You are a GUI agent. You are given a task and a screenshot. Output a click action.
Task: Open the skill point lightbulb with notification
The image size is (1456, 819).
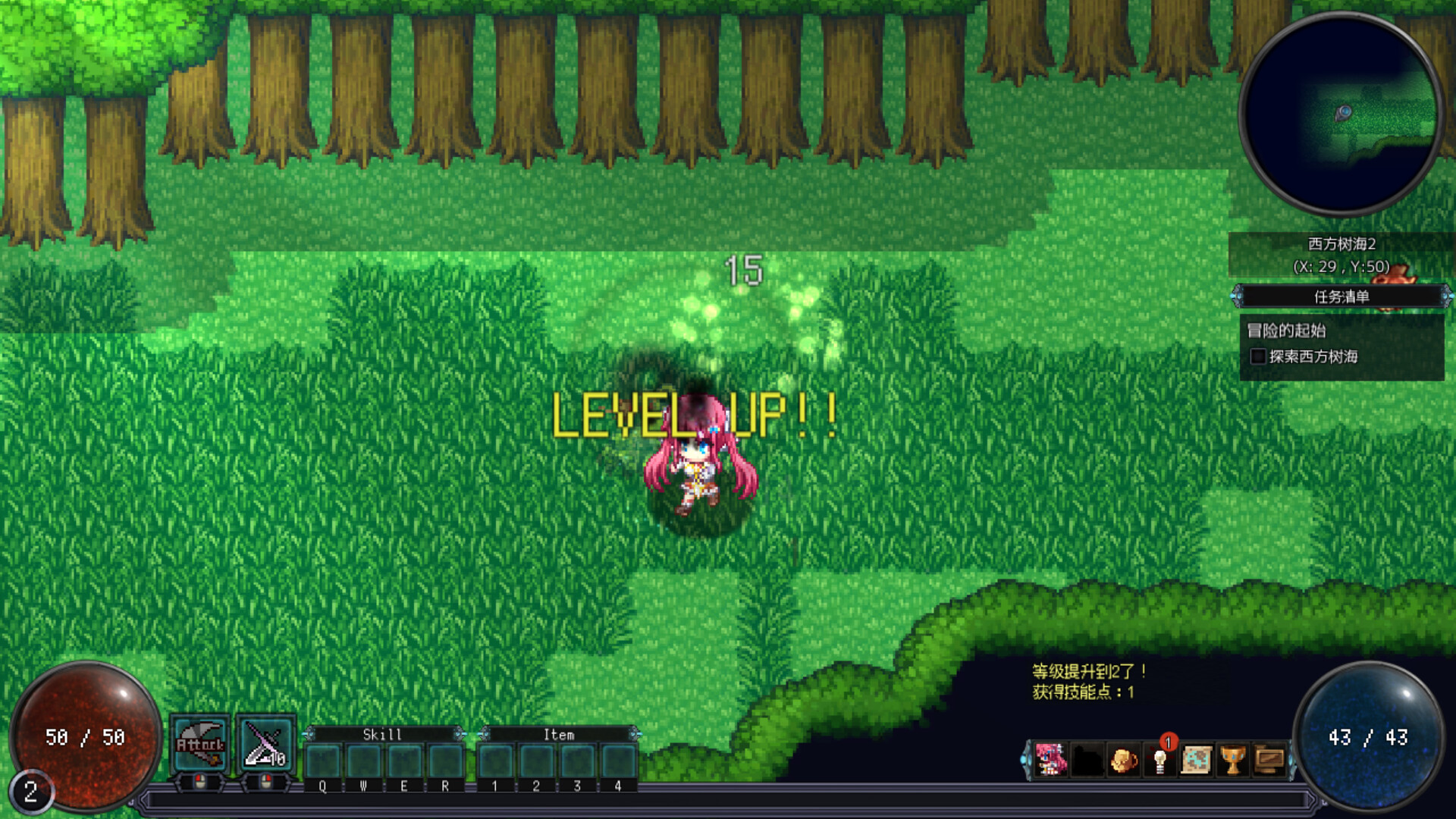(x=1162, y=758)
